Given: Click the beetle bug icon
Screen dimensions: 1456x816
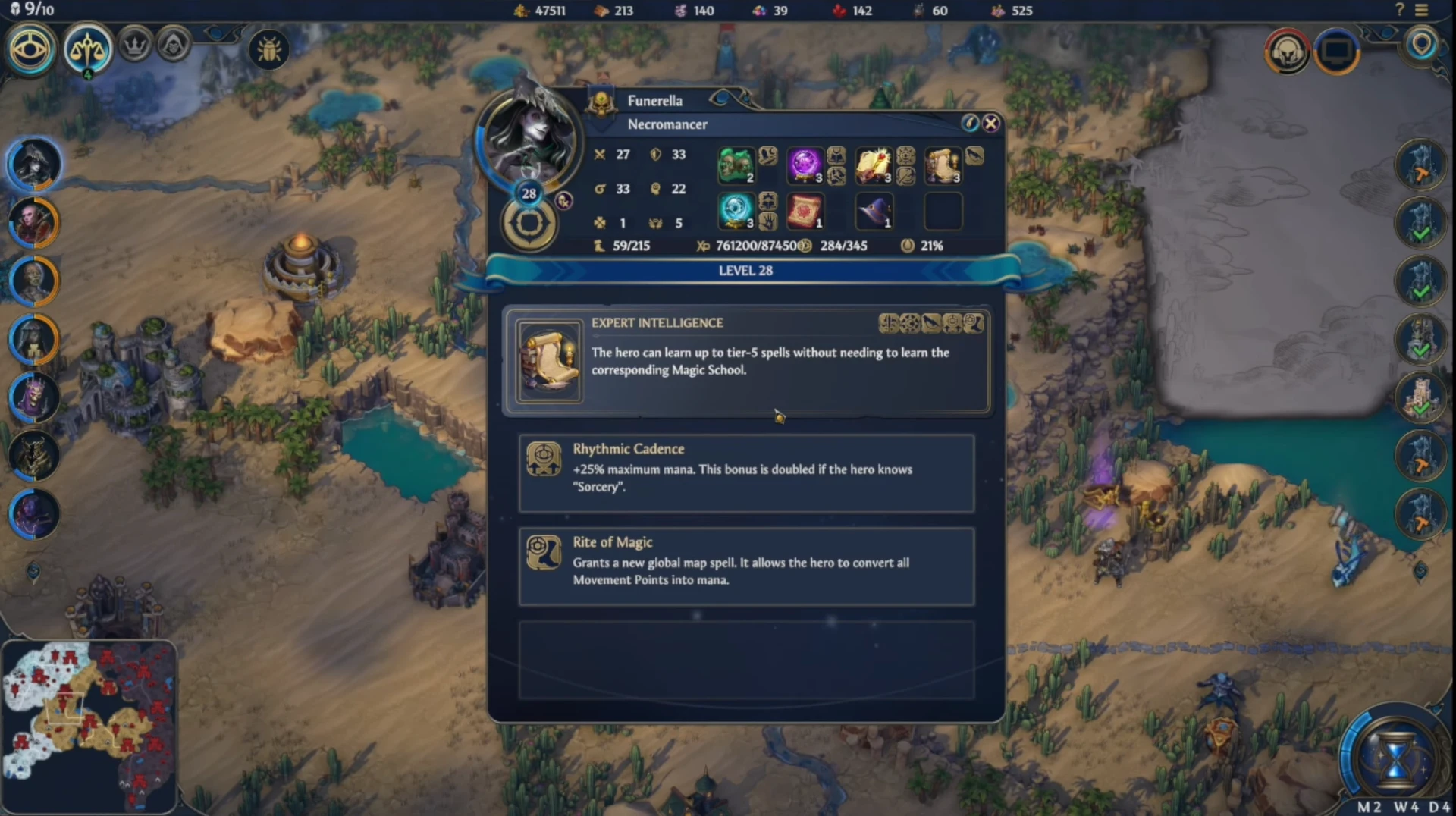Looking at the screenshot, I should (x=269, y=50).
